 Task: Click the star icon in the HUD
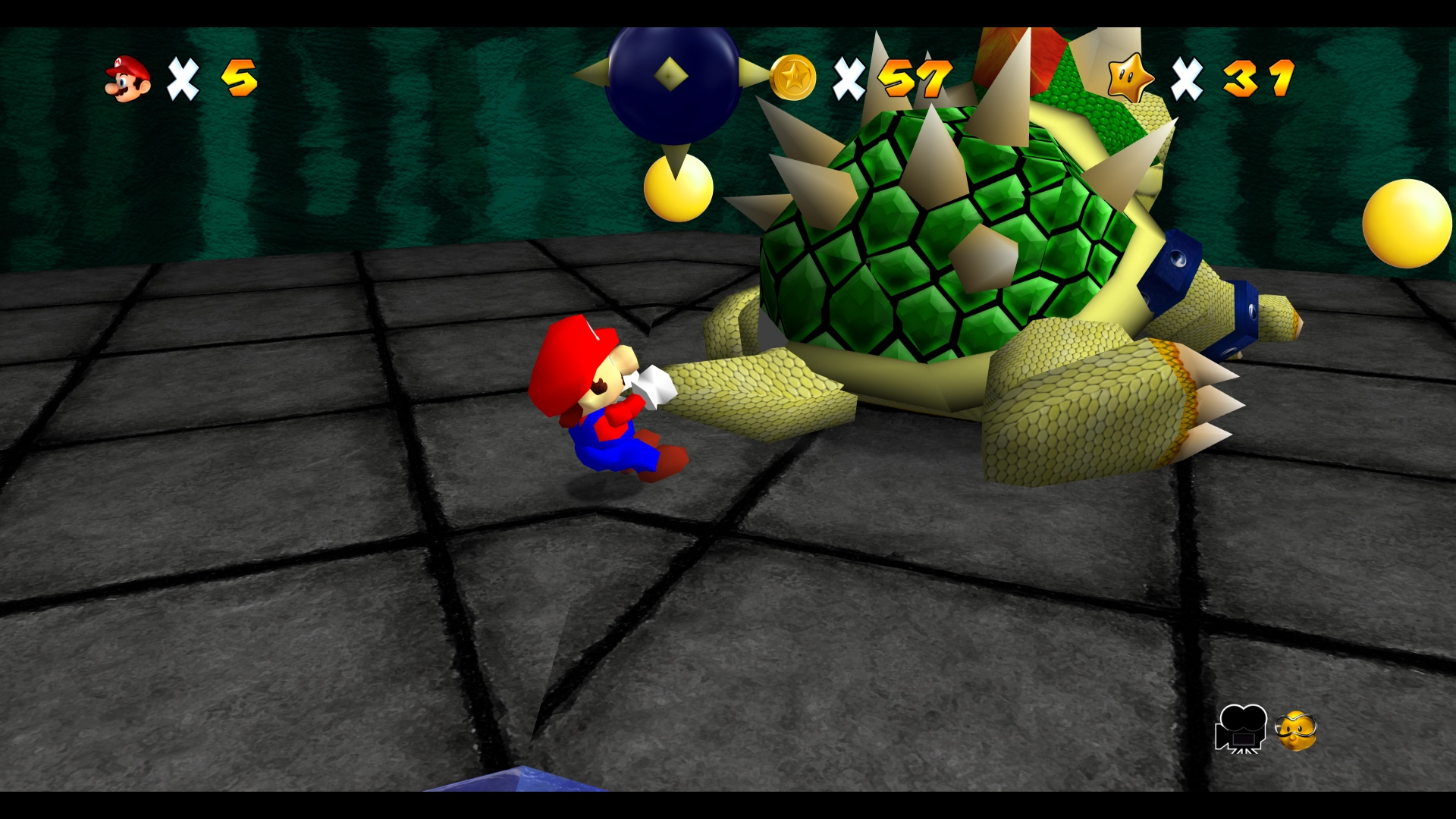[x=1130, y=78]
